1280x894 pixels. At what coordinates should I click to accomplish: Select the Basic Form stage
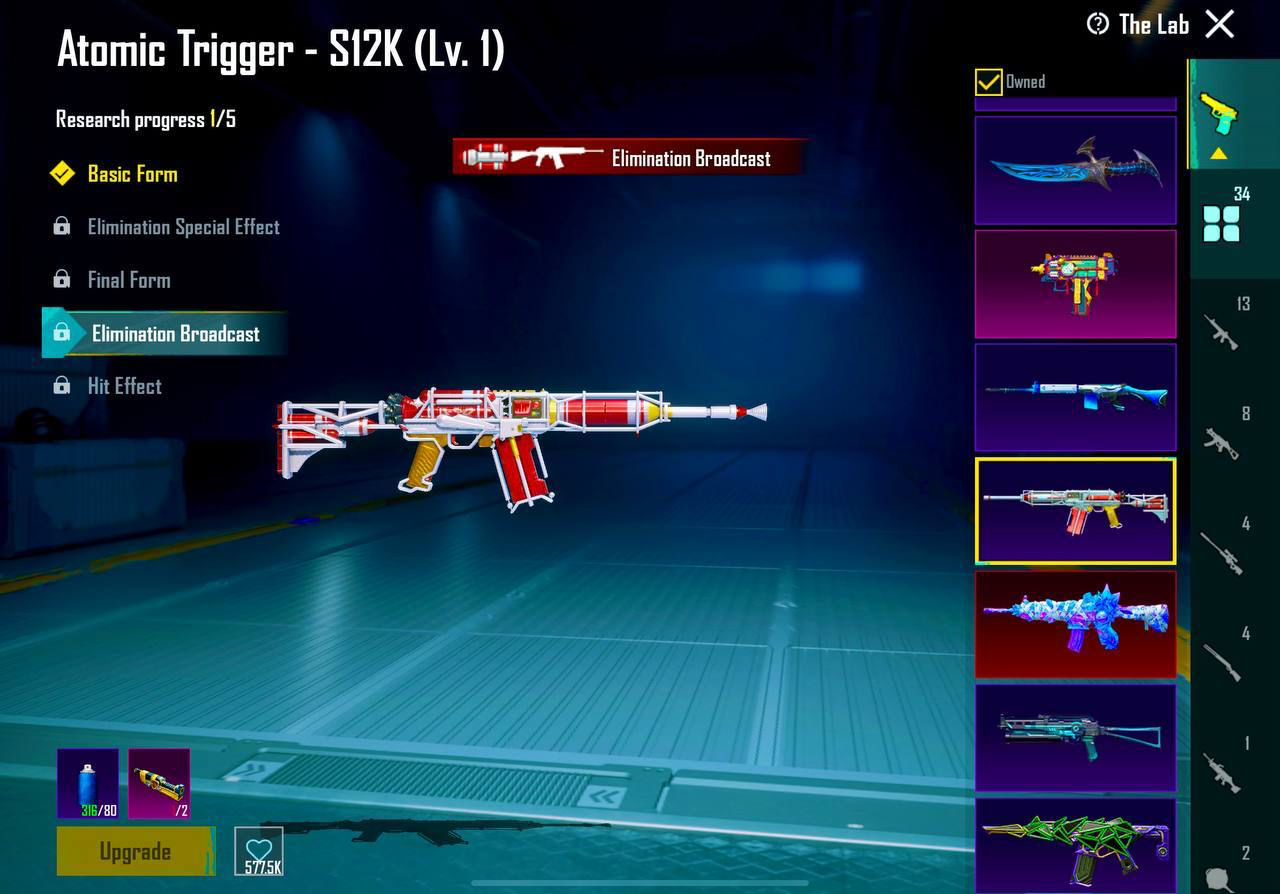click(x=132, y=174)
